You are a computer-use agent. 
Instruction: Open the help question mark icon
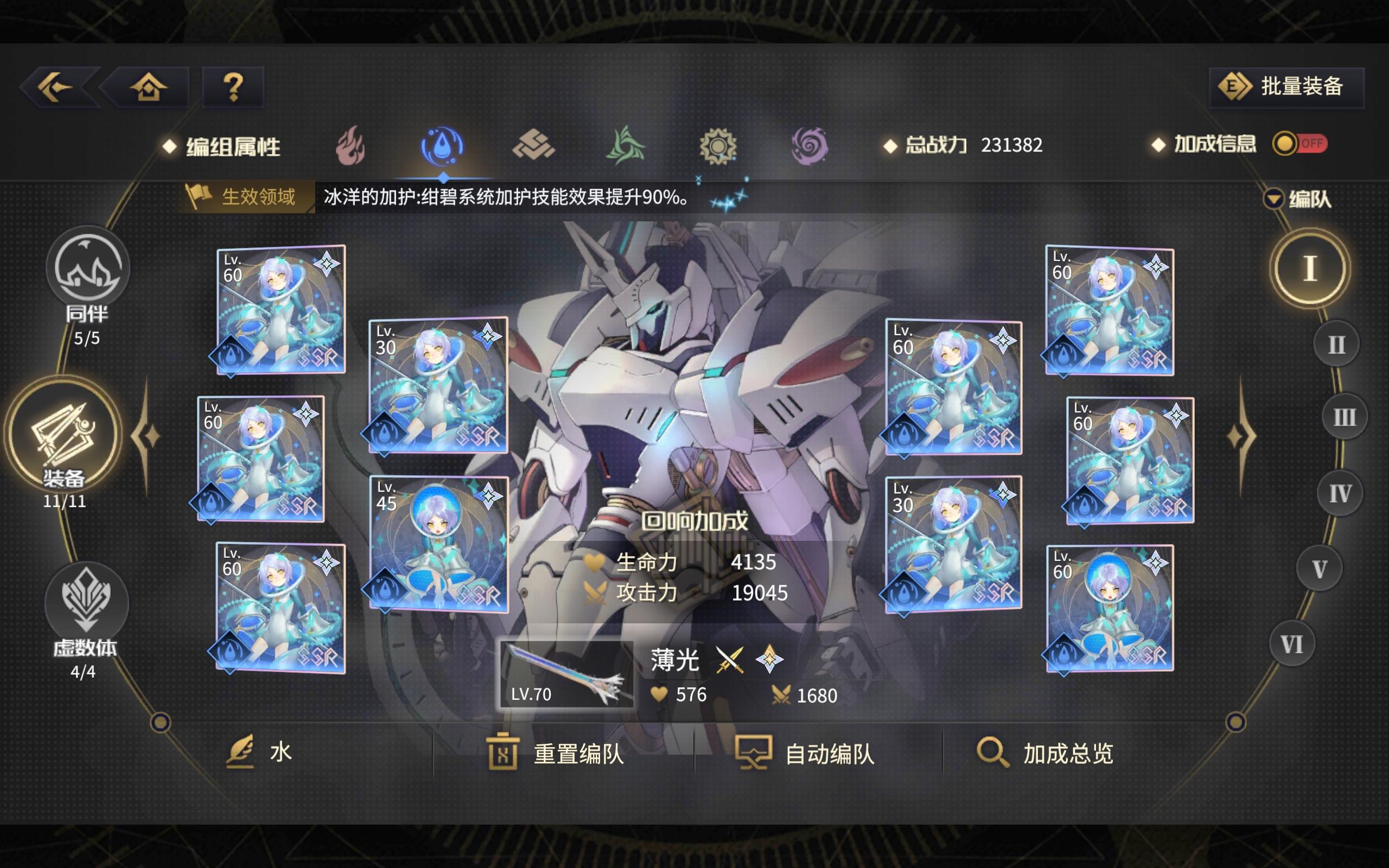point(233,86)
